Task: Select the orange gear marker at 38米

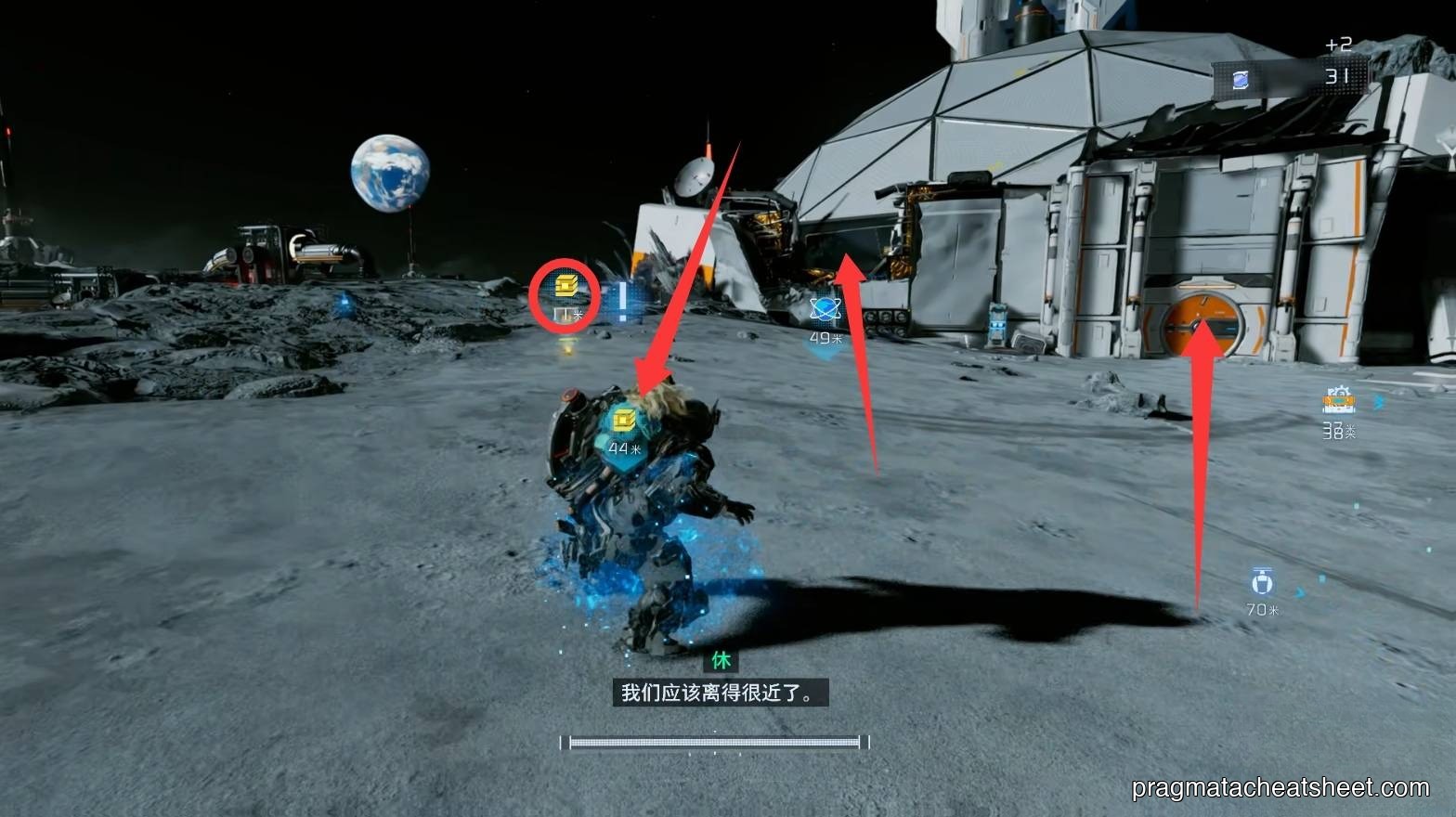Action: (1338, 401)
